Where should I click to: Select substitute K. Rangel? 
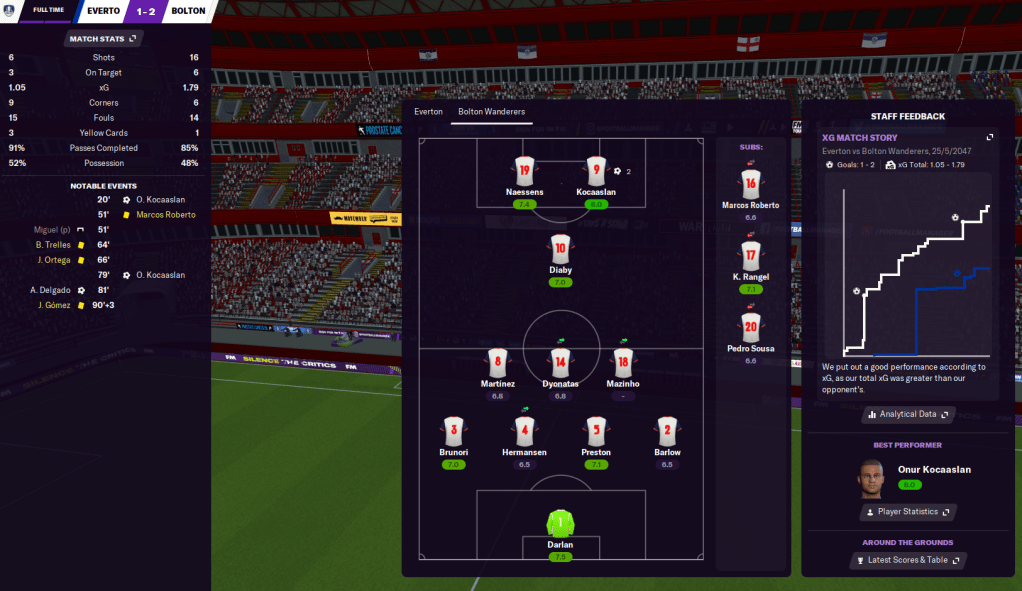751,255
